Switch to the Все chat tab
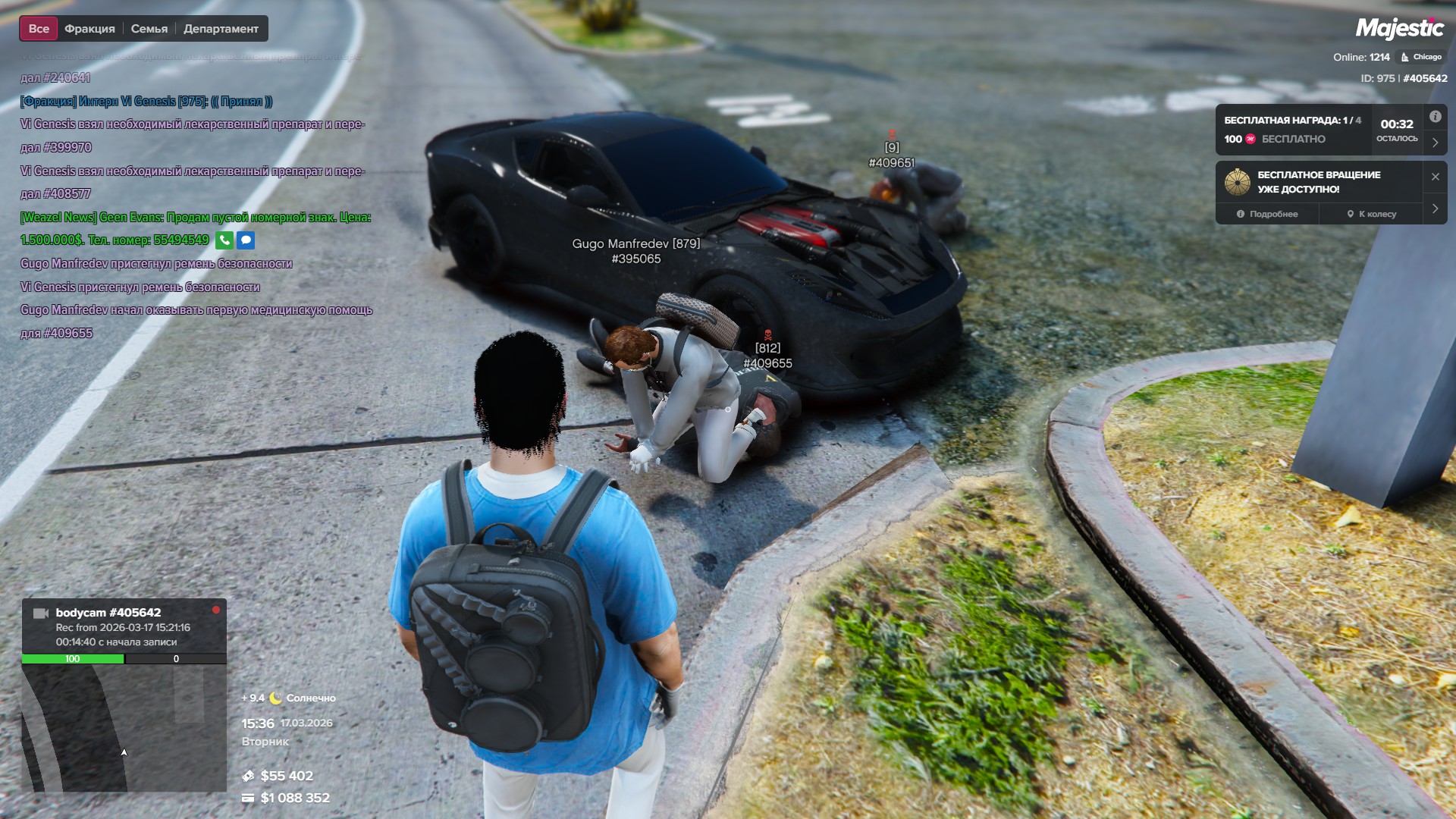Image resolution: width=1456 pixels, height=819 pixels. click(39, 29)
